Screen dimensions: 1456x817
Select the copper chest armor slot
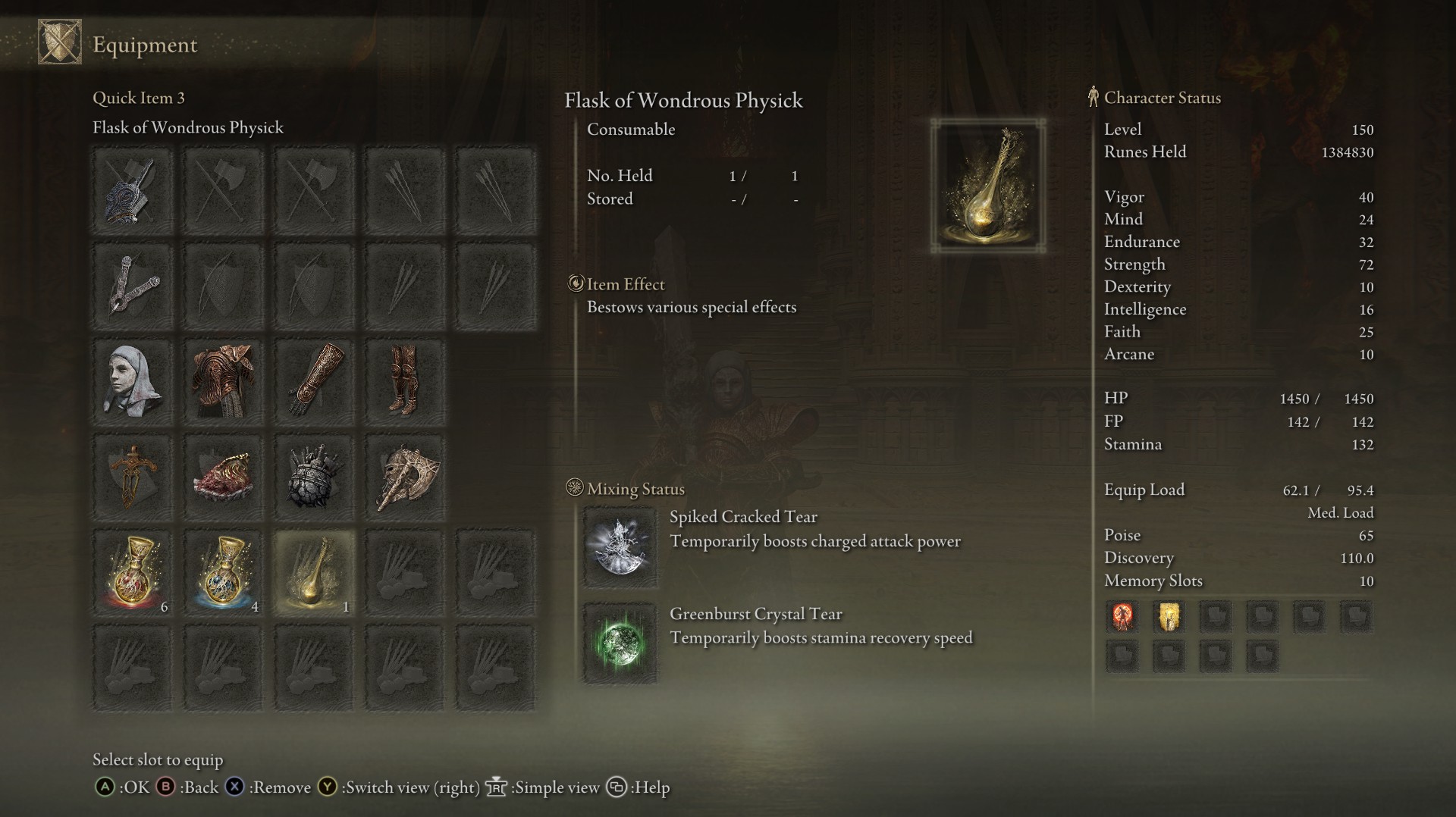(224, 381)
